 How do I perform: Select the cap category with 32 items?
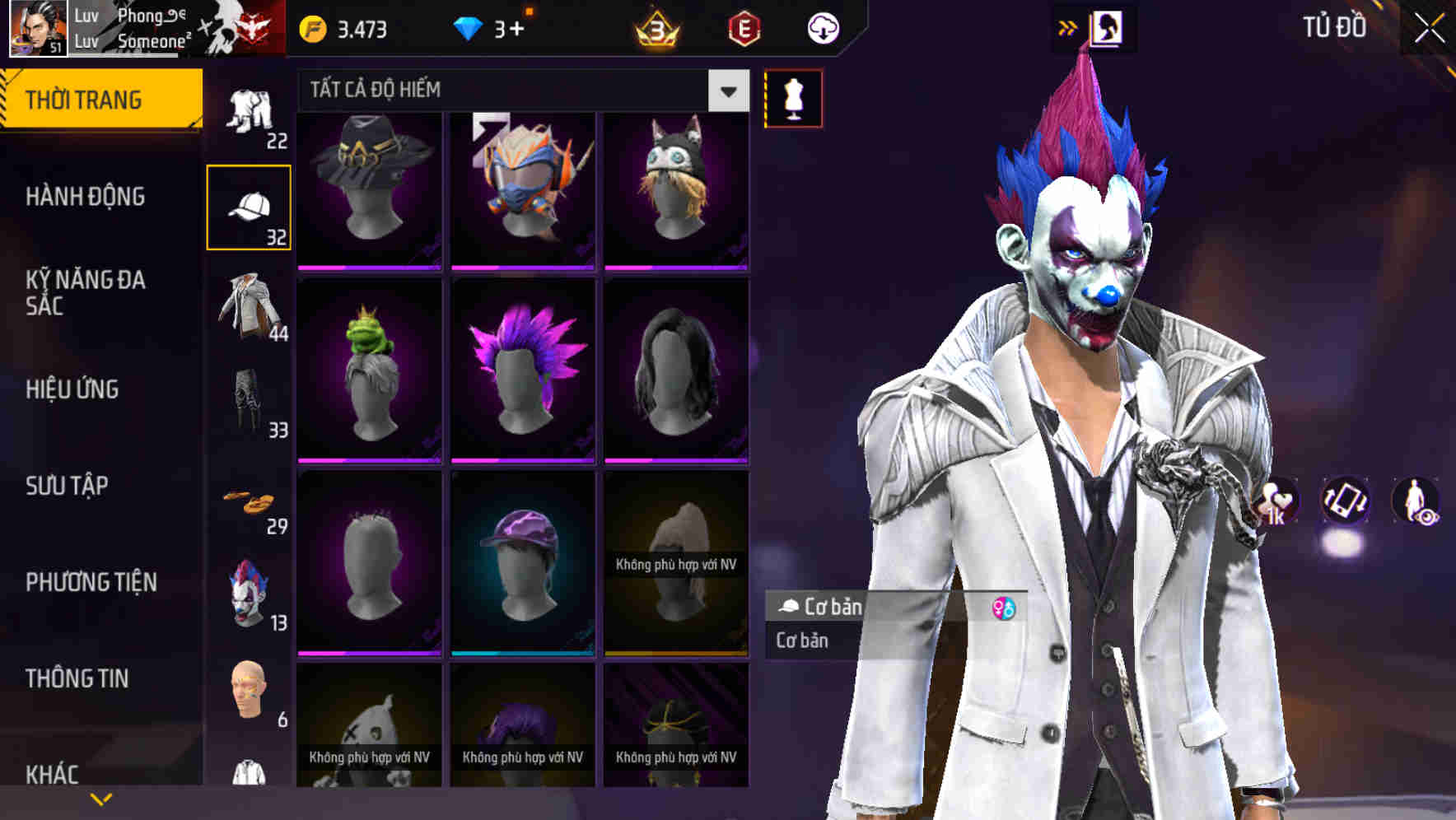click(x=249, y=206)
